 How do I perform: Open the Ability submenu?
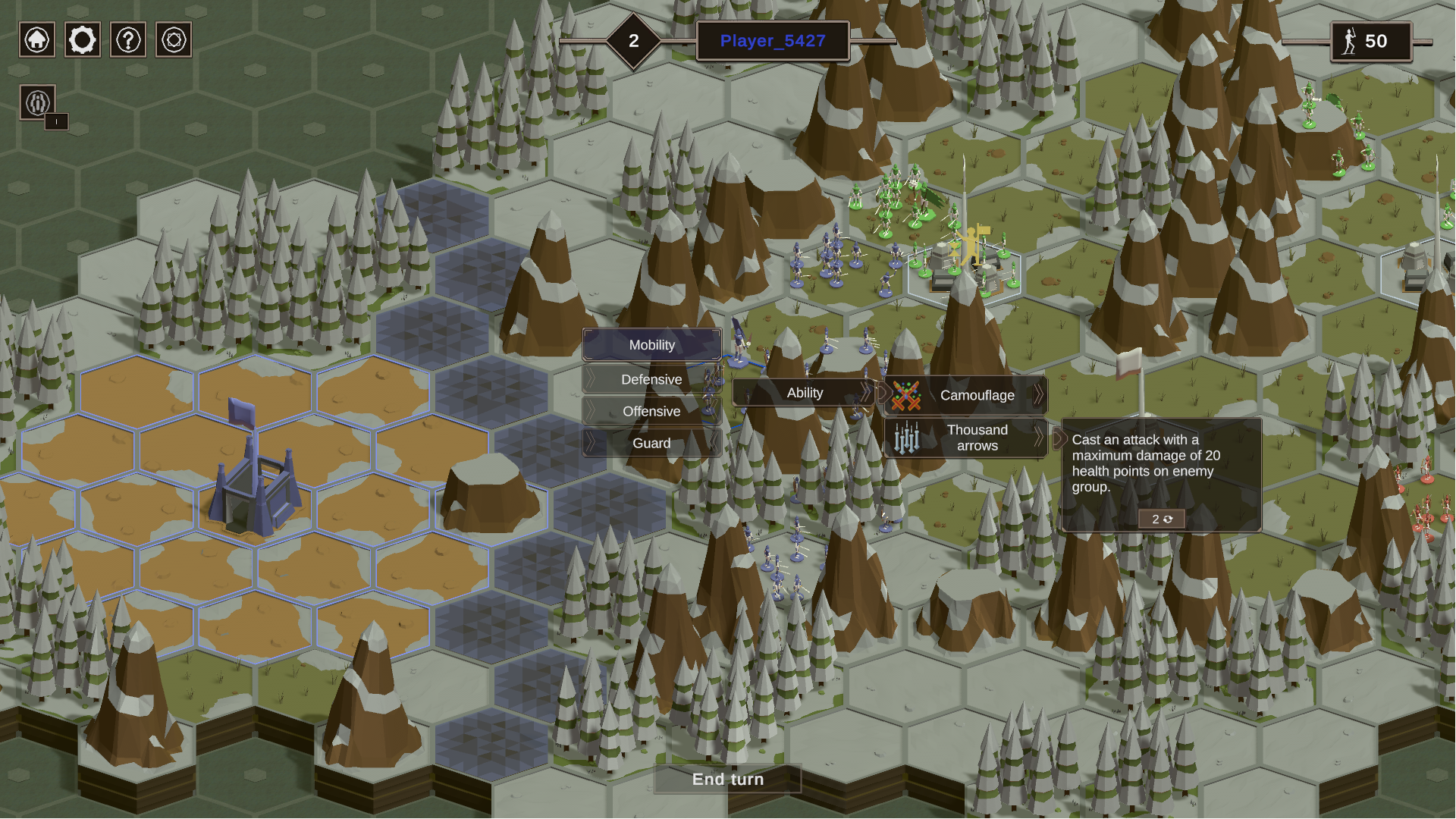tap(805, 393)
